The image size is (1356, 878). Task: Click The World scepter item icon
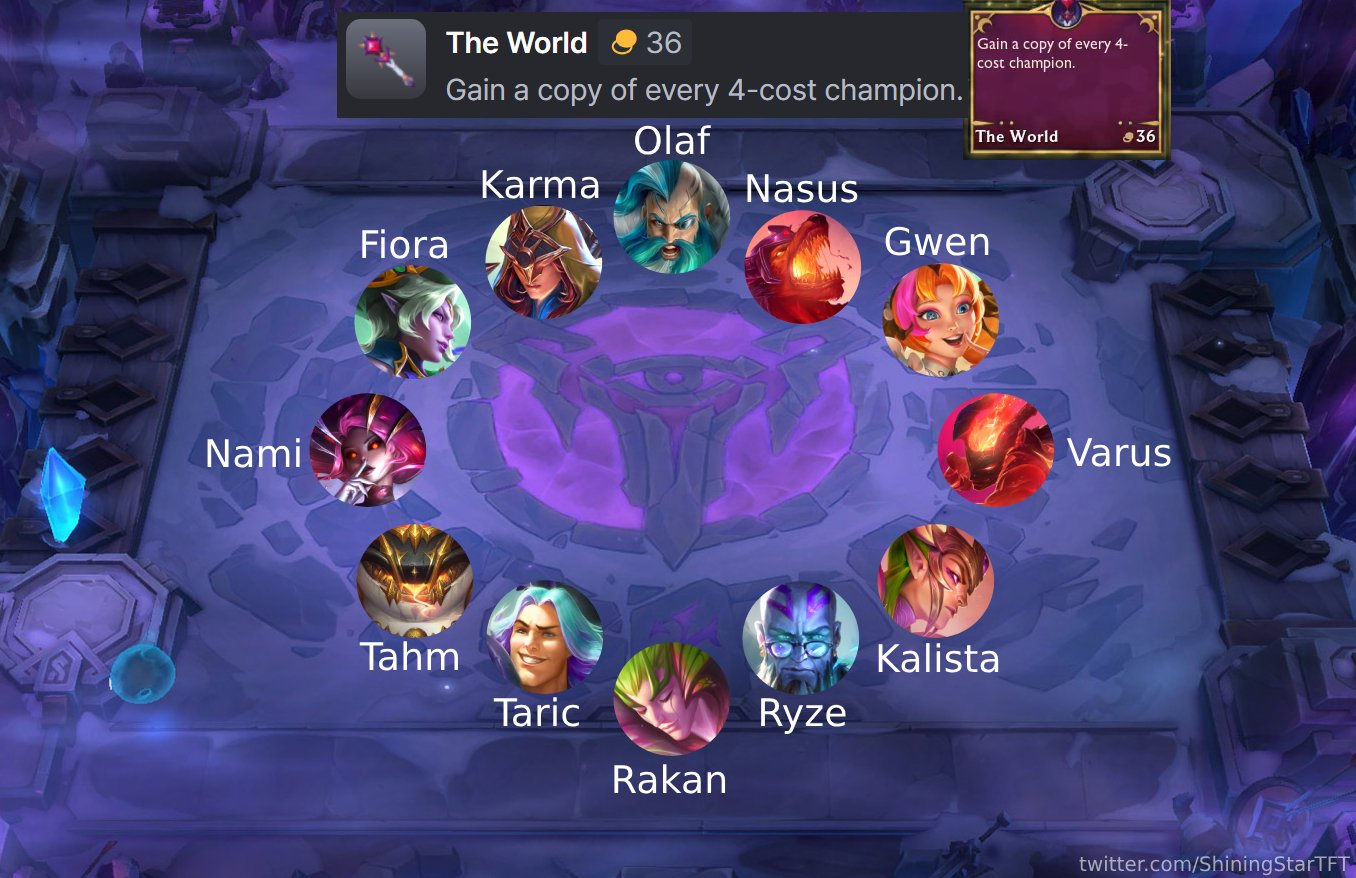coord(385,60)
